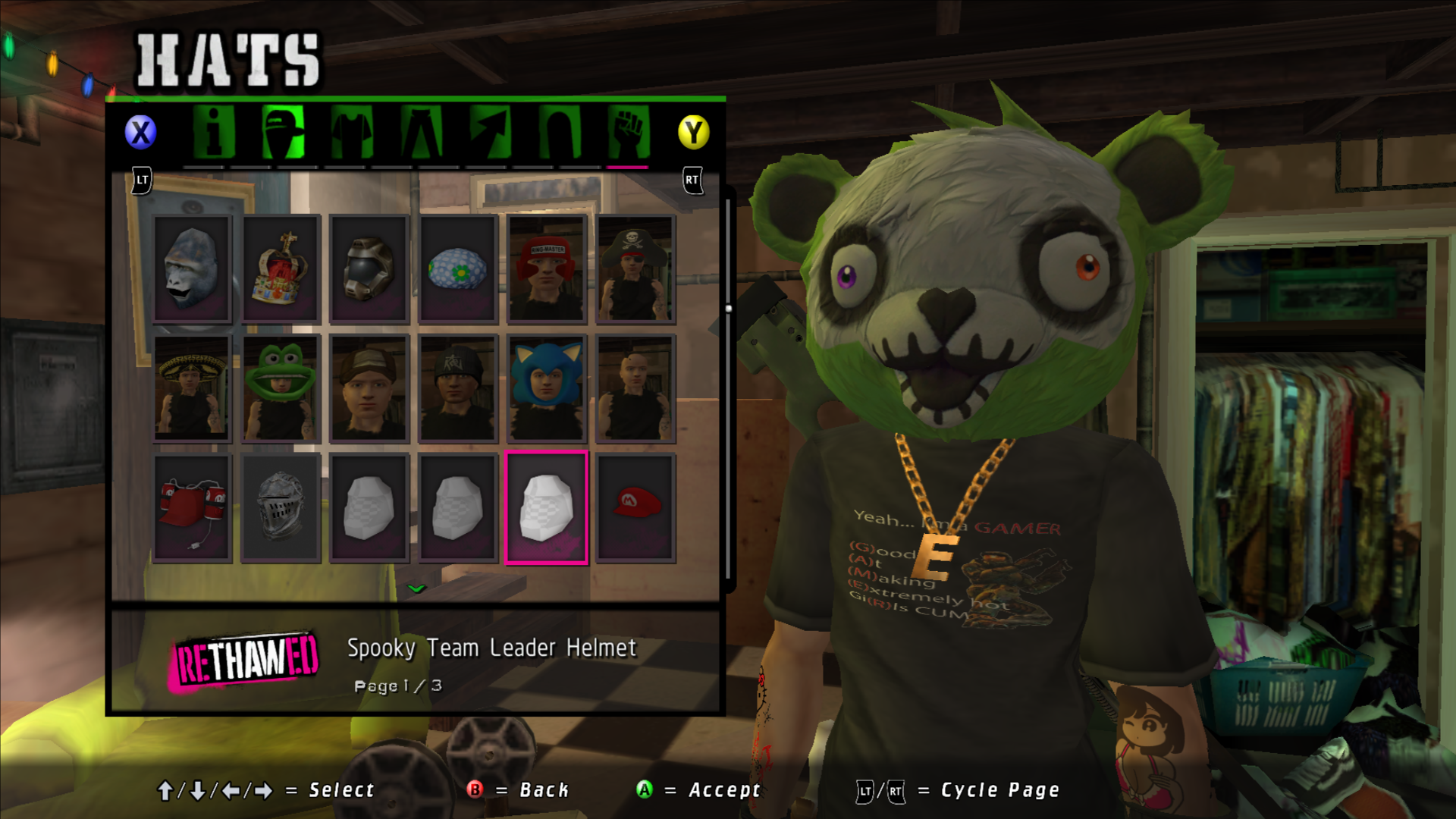Pick the red drink-can helmet
This screenshot has height=819, width=1456.
pyautogui.click(x=192, y=507)
